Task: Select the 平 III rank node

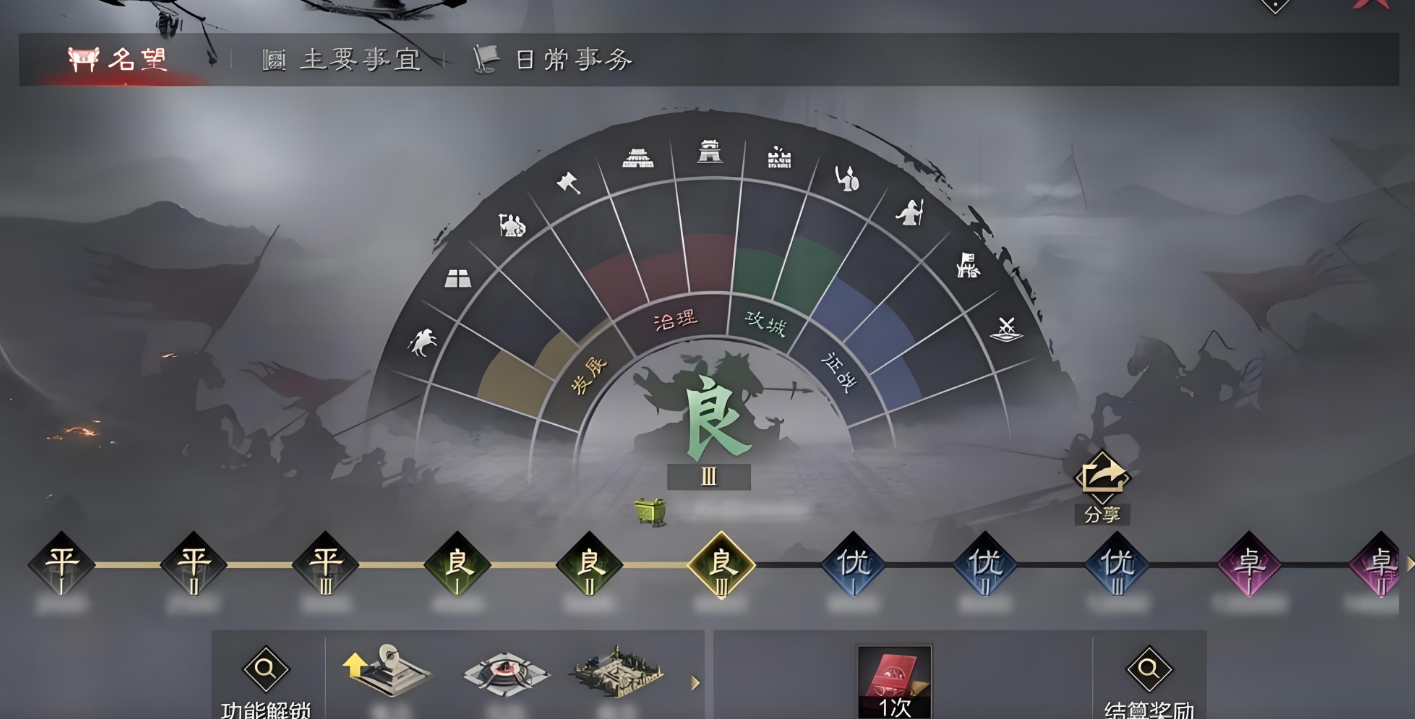Action: (325, 564)
